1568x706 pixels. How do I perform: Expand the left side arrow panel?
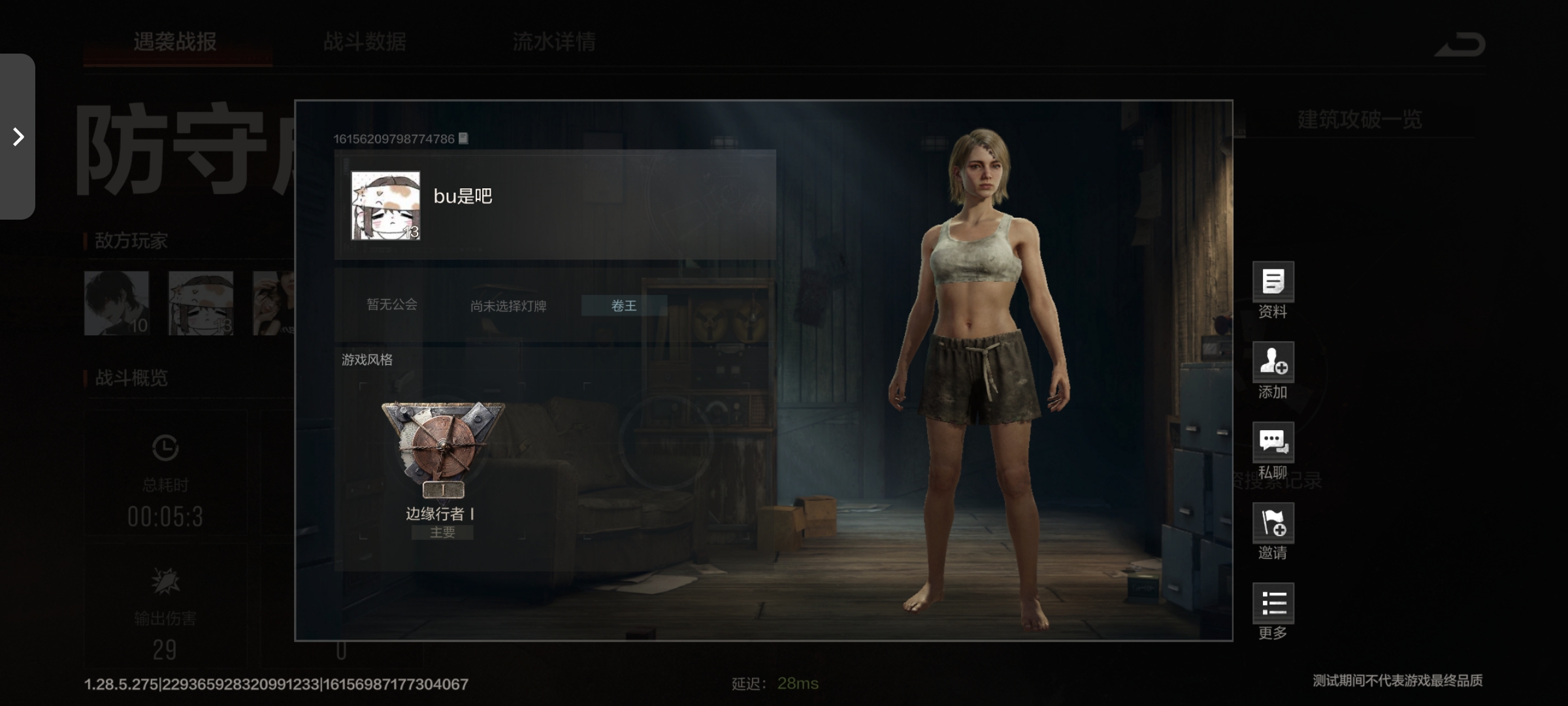(18, 137)
